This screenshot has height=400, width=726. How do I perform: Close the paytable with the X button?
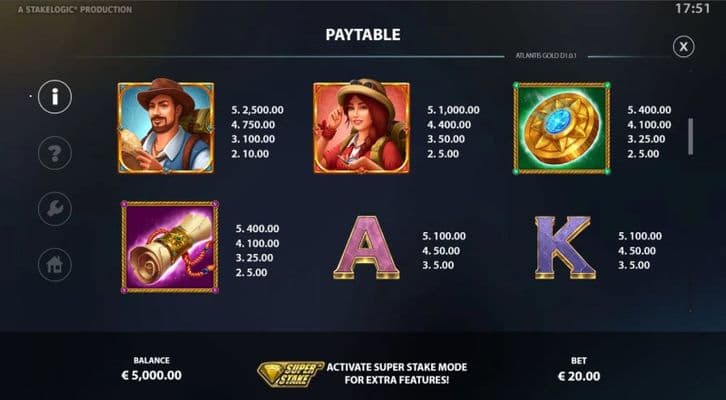683,46
